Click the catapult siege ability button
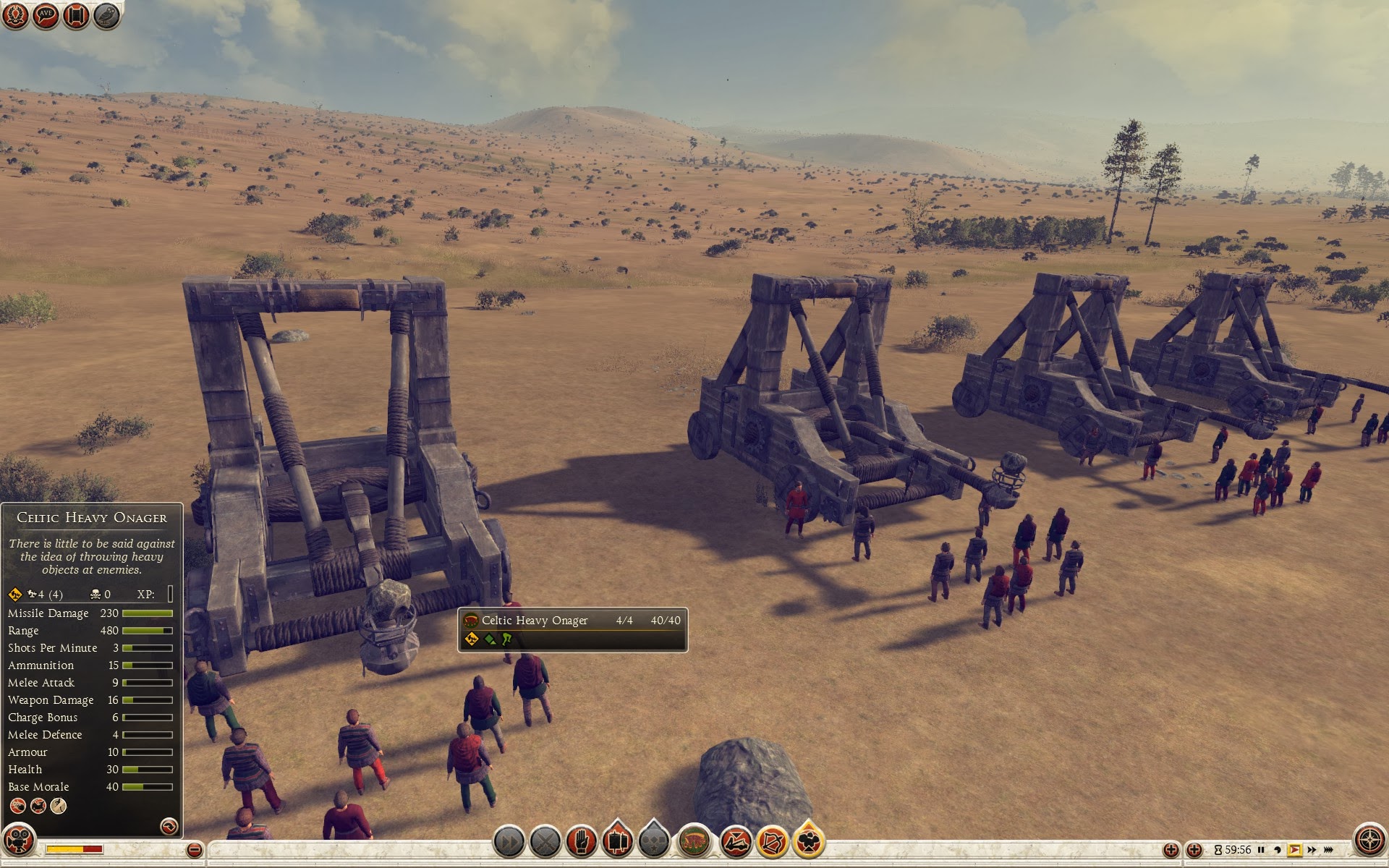Image resolution: width=1389 pixels, height=868 pixels. 735,842
